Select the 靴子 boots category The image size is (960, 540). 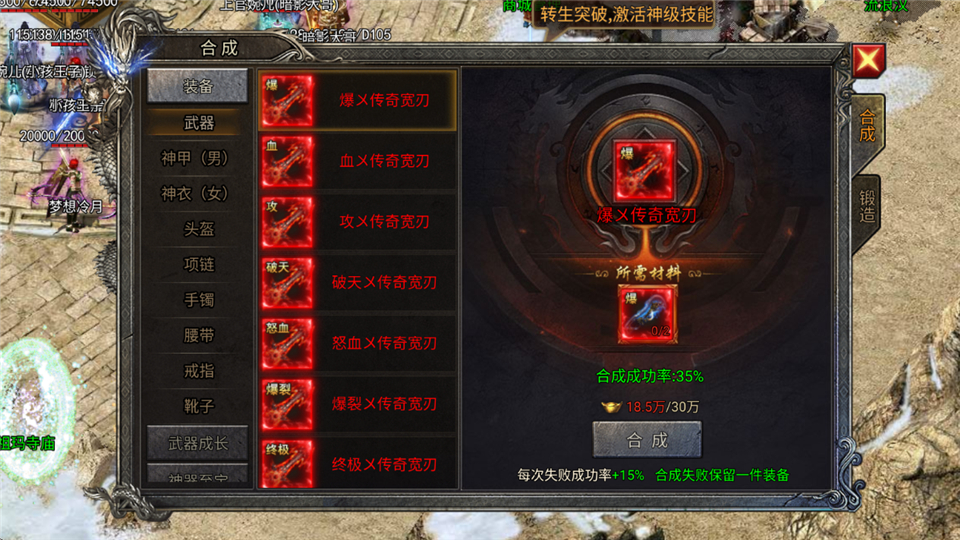coord(197,406)
